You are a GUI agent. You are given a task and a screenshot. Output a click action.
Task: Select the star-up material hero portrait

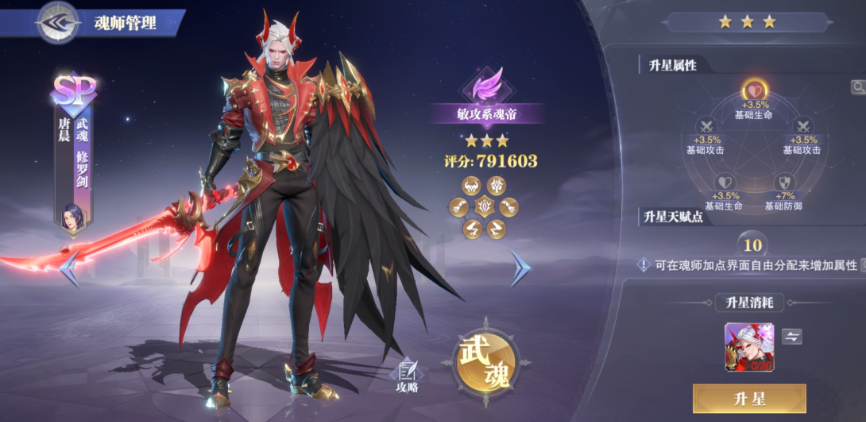click(749, 347)
